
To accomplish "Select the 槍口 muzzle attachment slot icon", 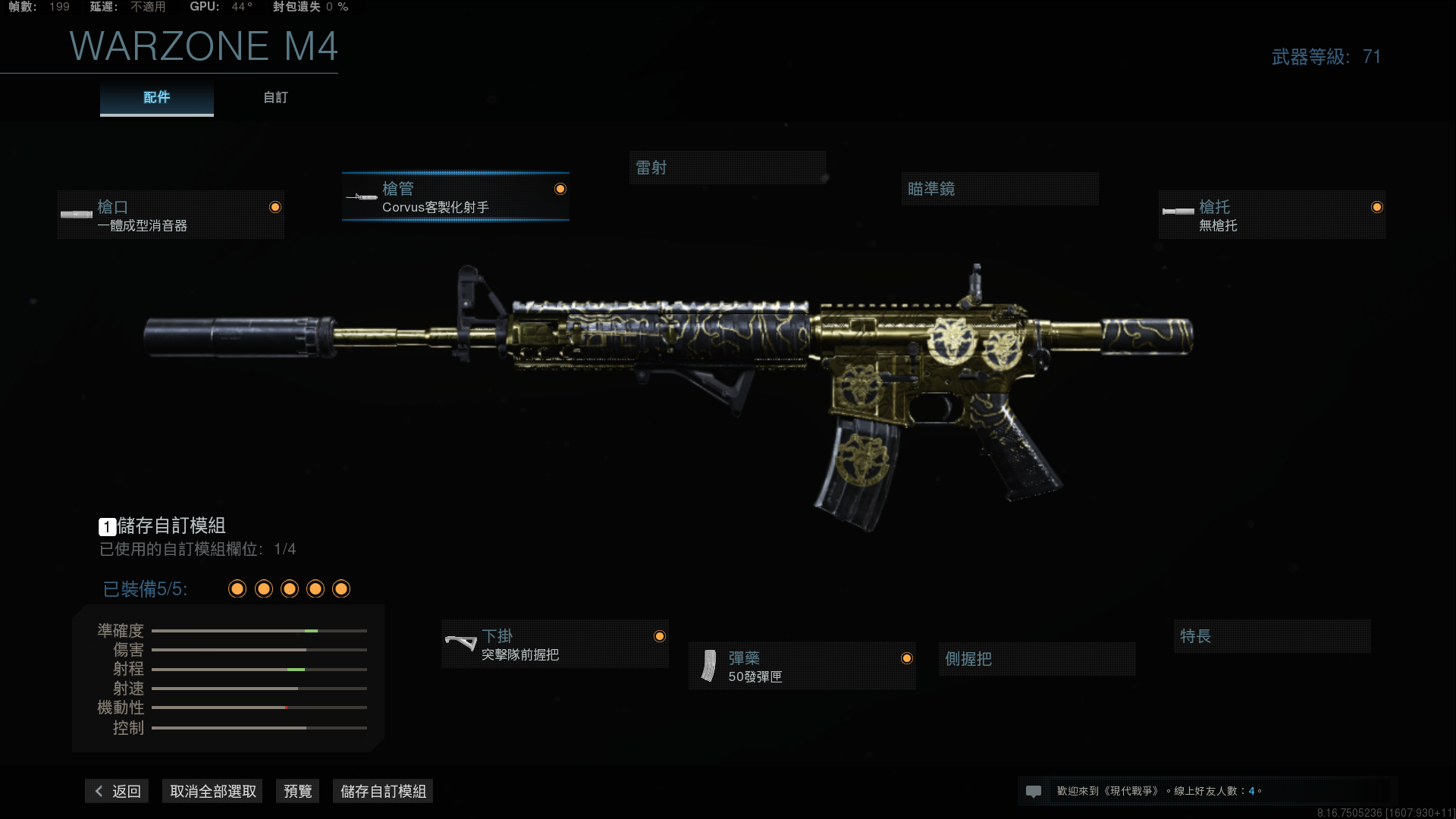I will [x=76, y=215].
